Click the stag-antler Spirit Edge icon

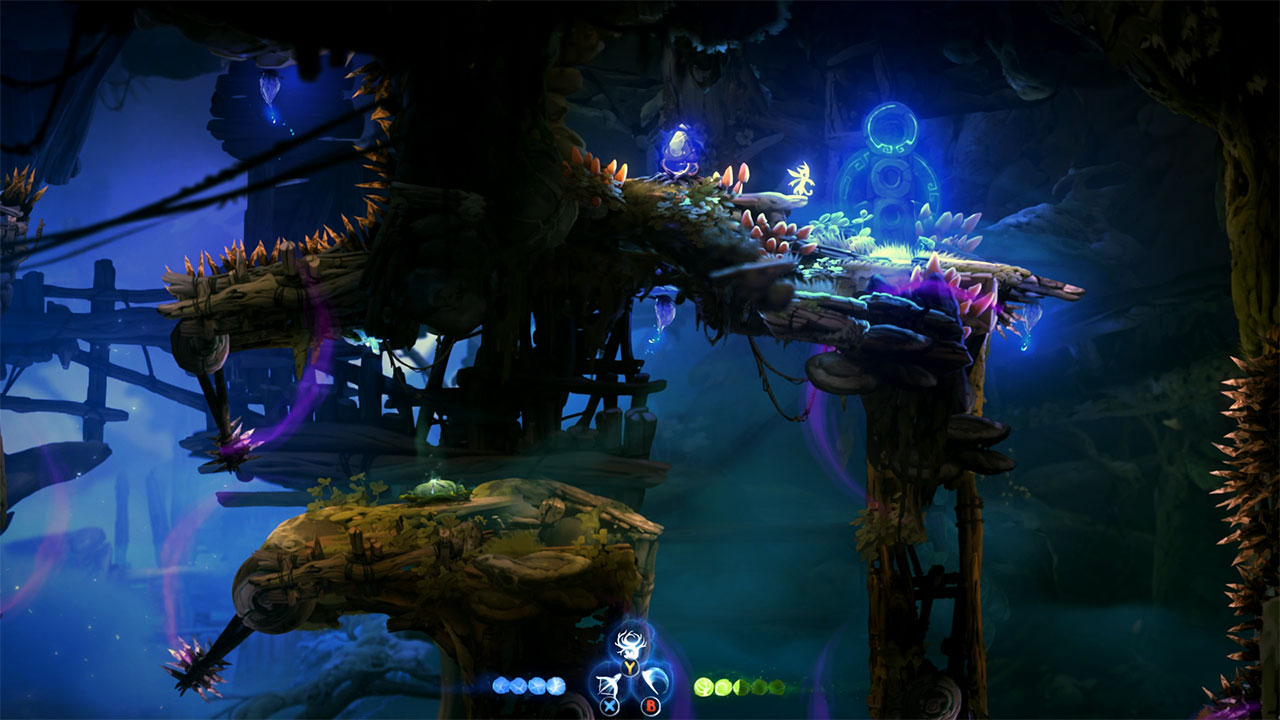[x=630, y=643]
